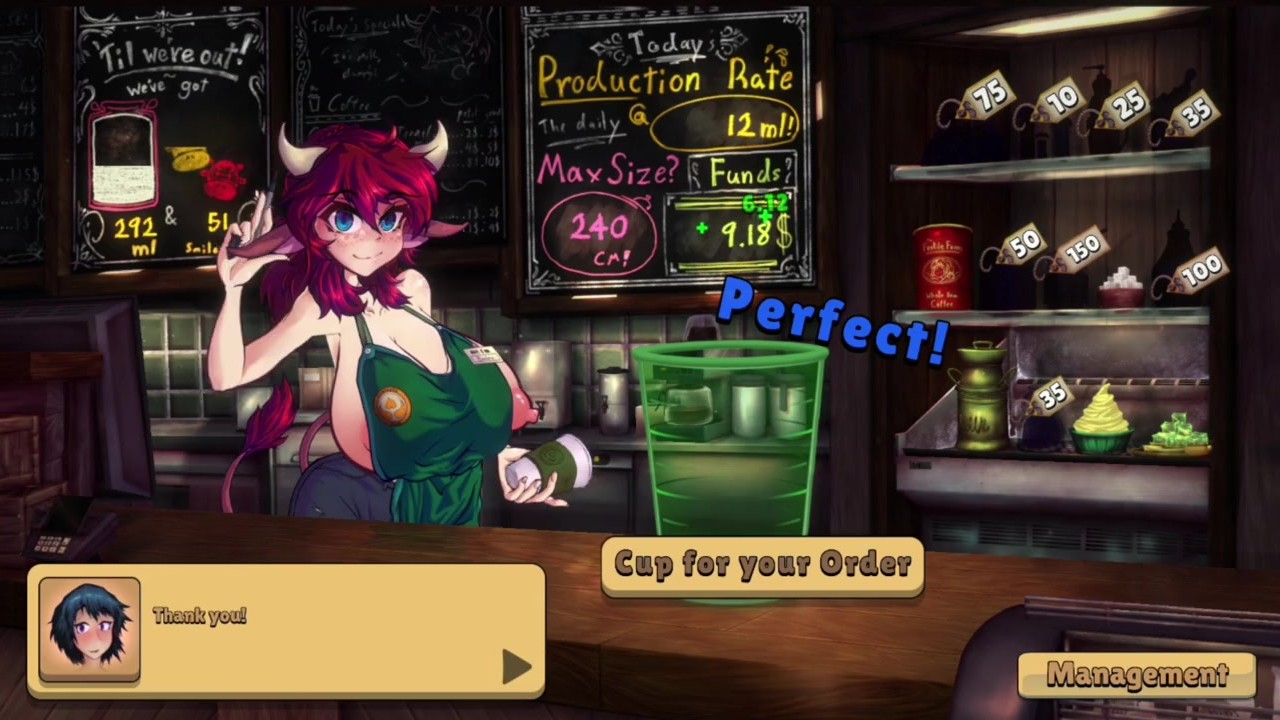
Task: Click the Cup for your Order button
Action: 762,565
